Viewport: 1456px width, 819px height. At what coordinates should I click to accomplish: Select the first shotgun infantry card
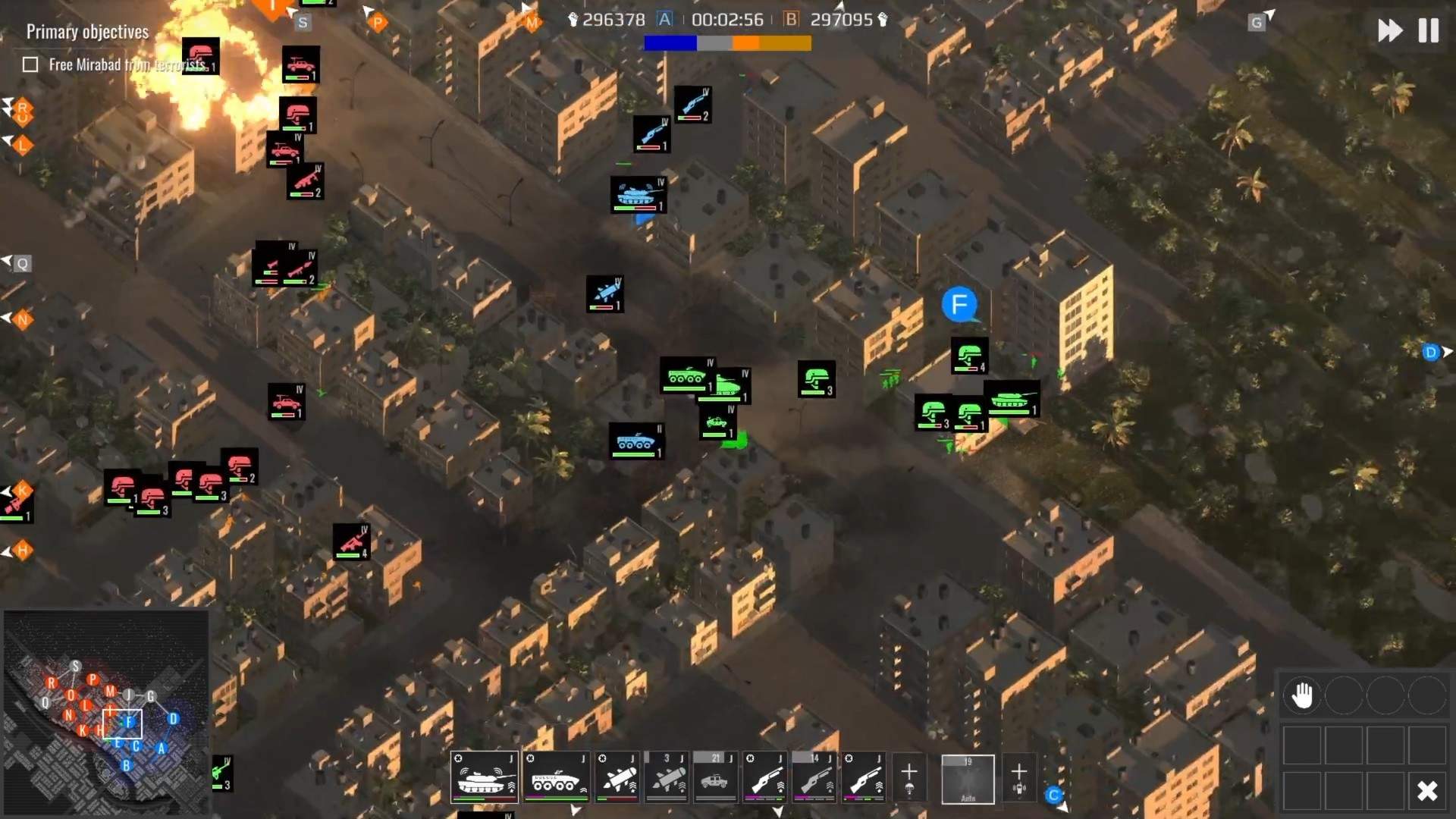click(766, 777)
